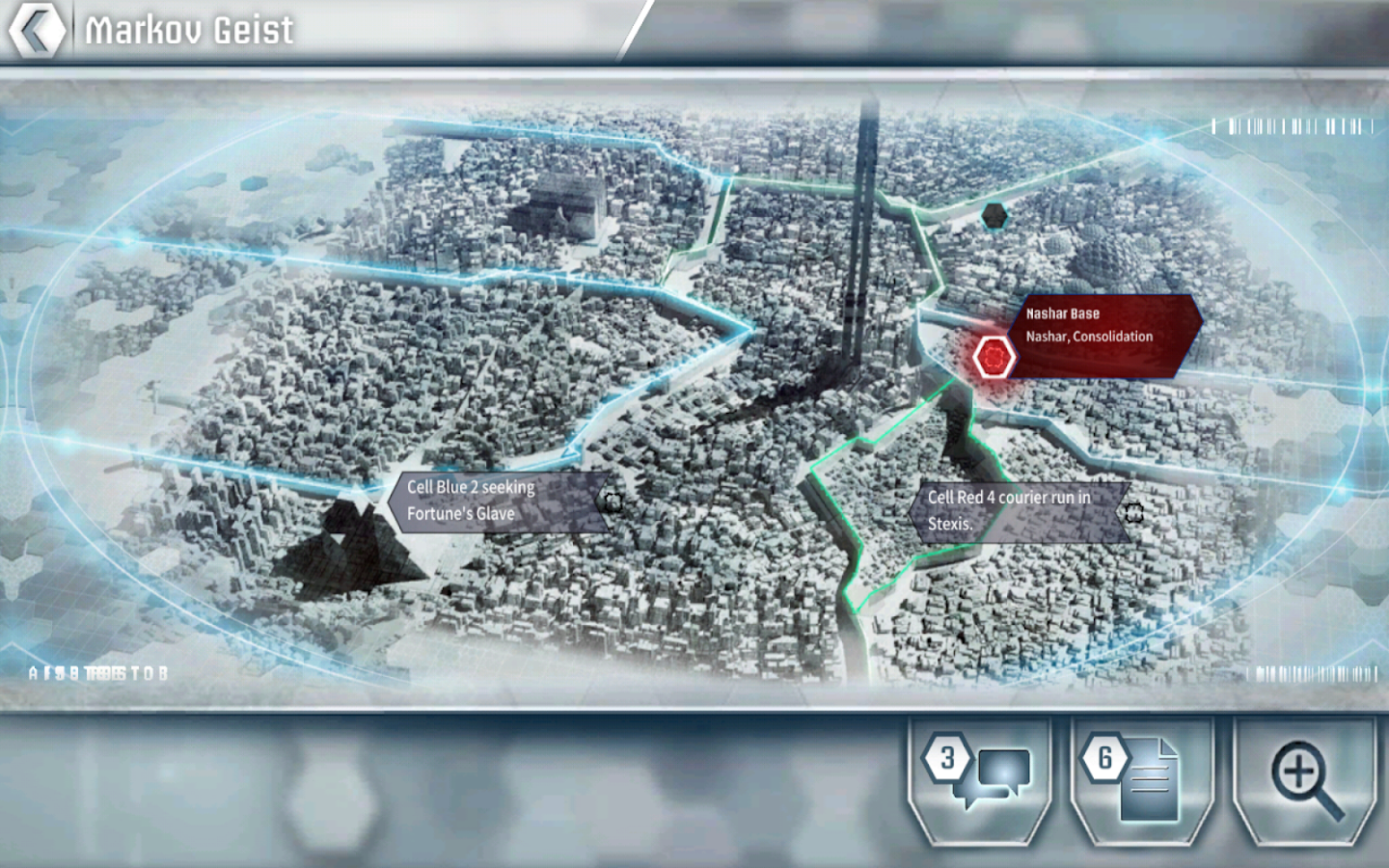The height and width of the screenshot is (868, 1389).
Task: Open the Nashar, Consolidation location entry
Action: pos(1088,337)
